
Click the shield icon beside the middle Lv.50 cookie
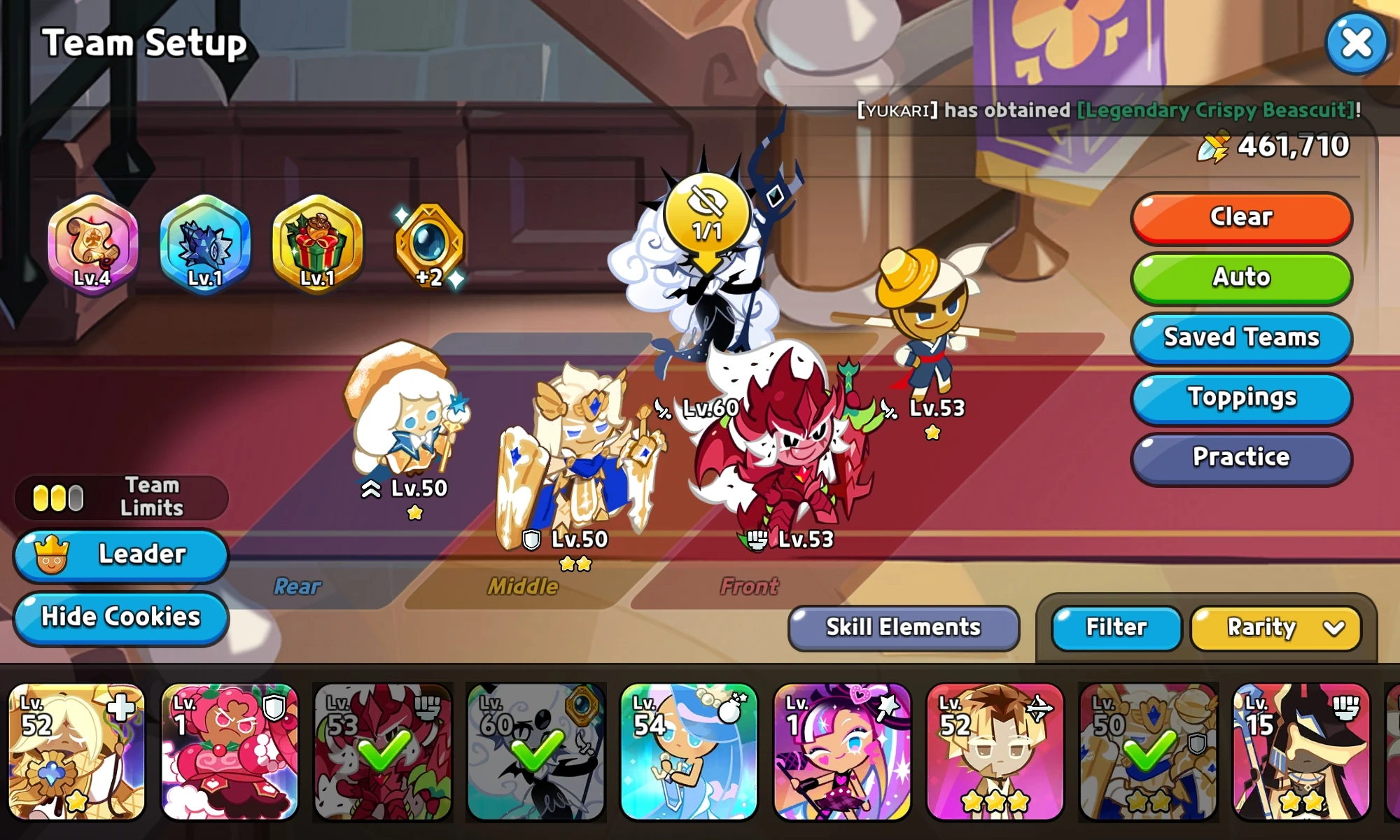point(531,539)
